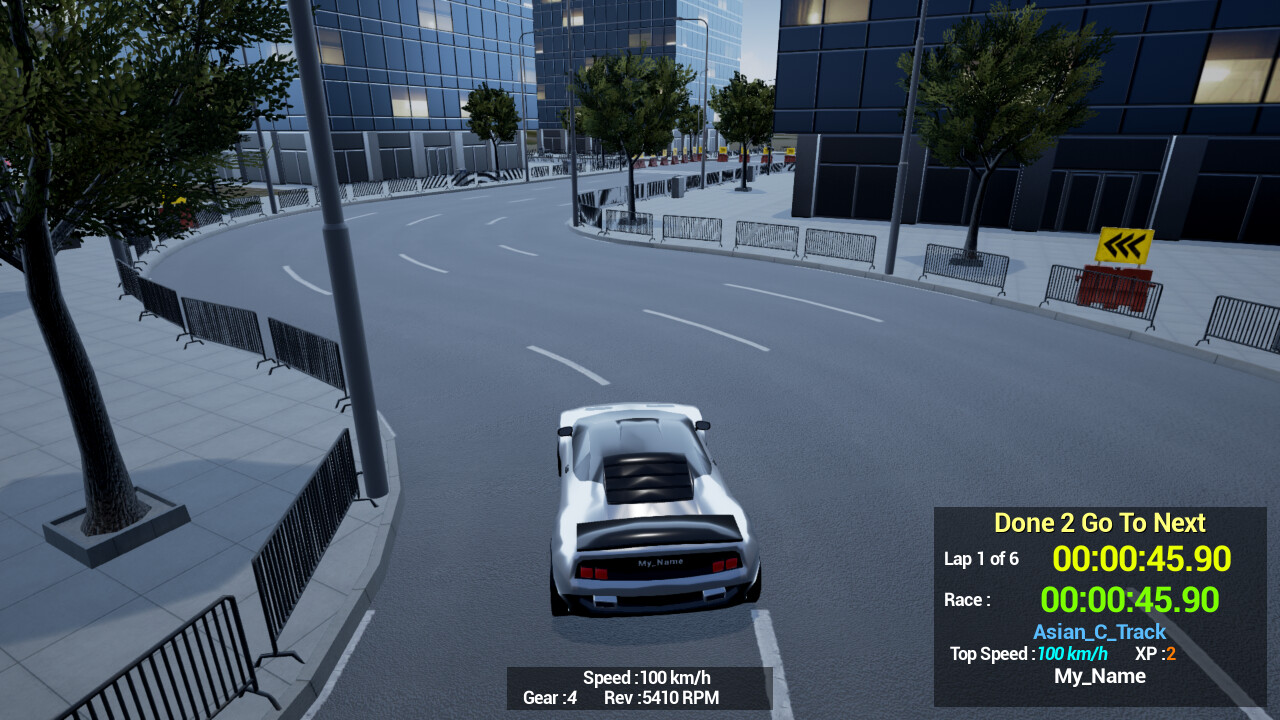Click the yellow lap timer display
Viewport: 1280px width, 720px height.
(1142, 560)
